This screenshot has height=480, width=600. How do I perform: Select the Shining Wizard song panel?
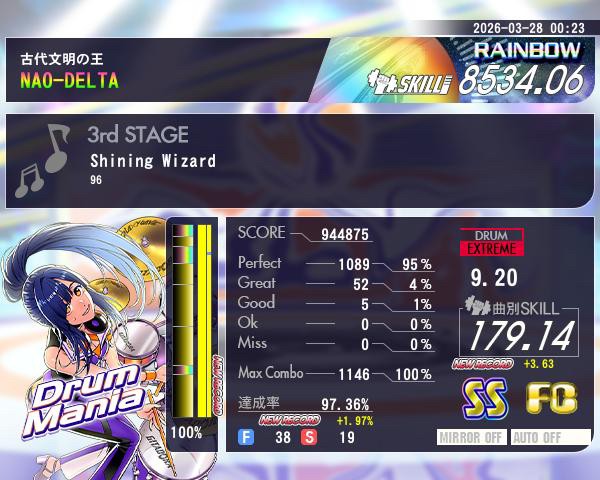click(300, 160)
